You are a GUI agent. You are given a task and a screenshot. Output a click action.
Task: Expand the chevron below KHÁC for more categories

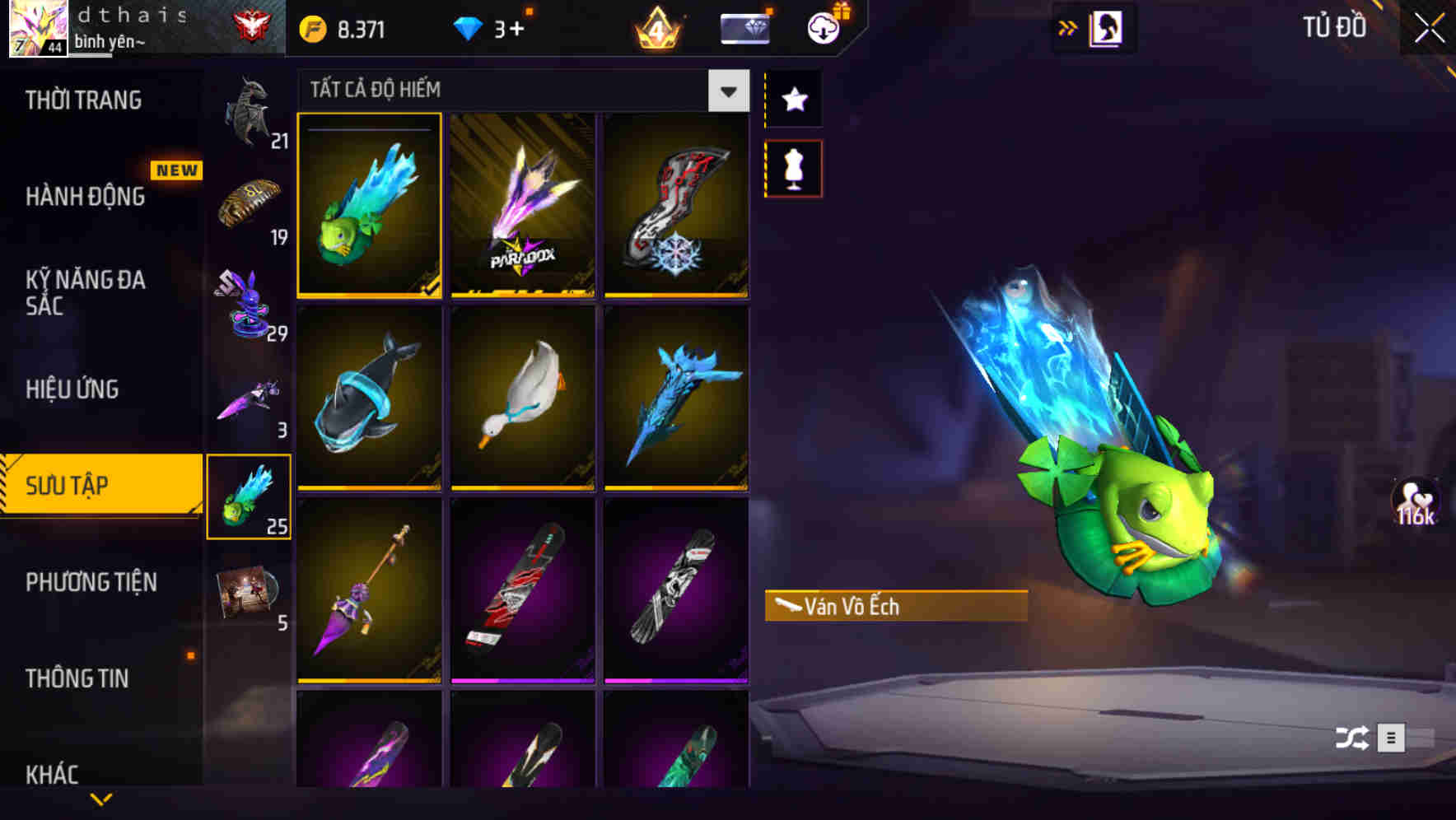pos(102,797)
